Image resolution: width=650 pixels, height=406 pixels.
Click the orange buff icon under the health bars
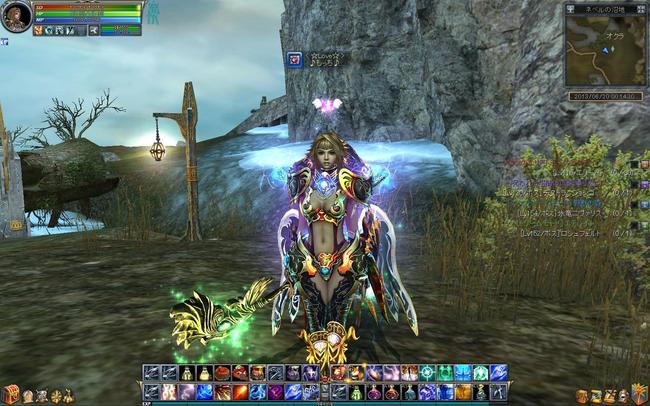39,30
